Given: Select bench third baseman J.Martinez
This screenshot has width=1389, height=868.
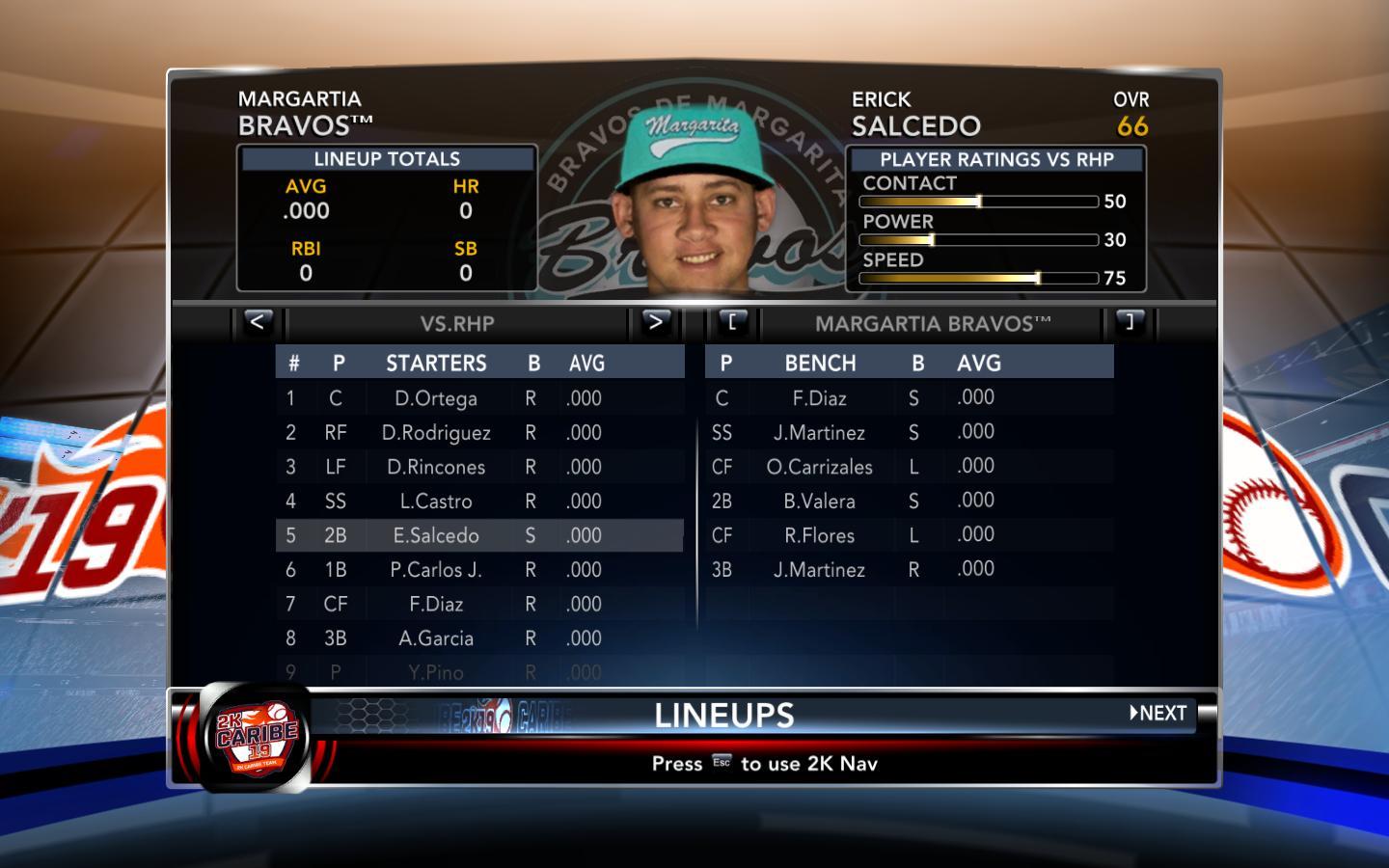Looking at the screenshot, I should click(x=820, y=570).
